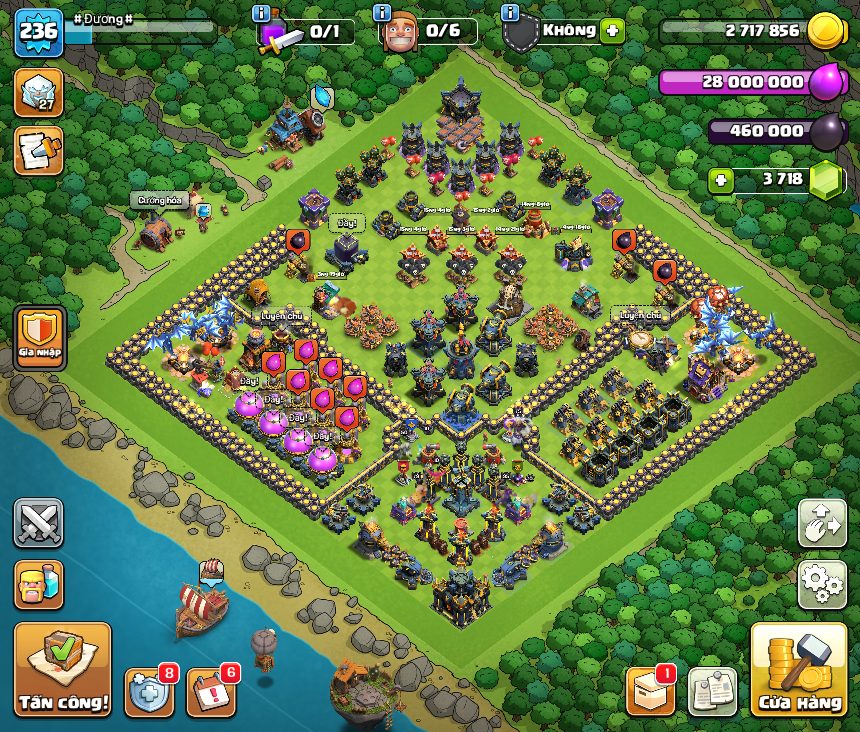This screenshot has height=732, width=860.
Task: Click the builder face 0/6 counter
Action: coord(428,32)
